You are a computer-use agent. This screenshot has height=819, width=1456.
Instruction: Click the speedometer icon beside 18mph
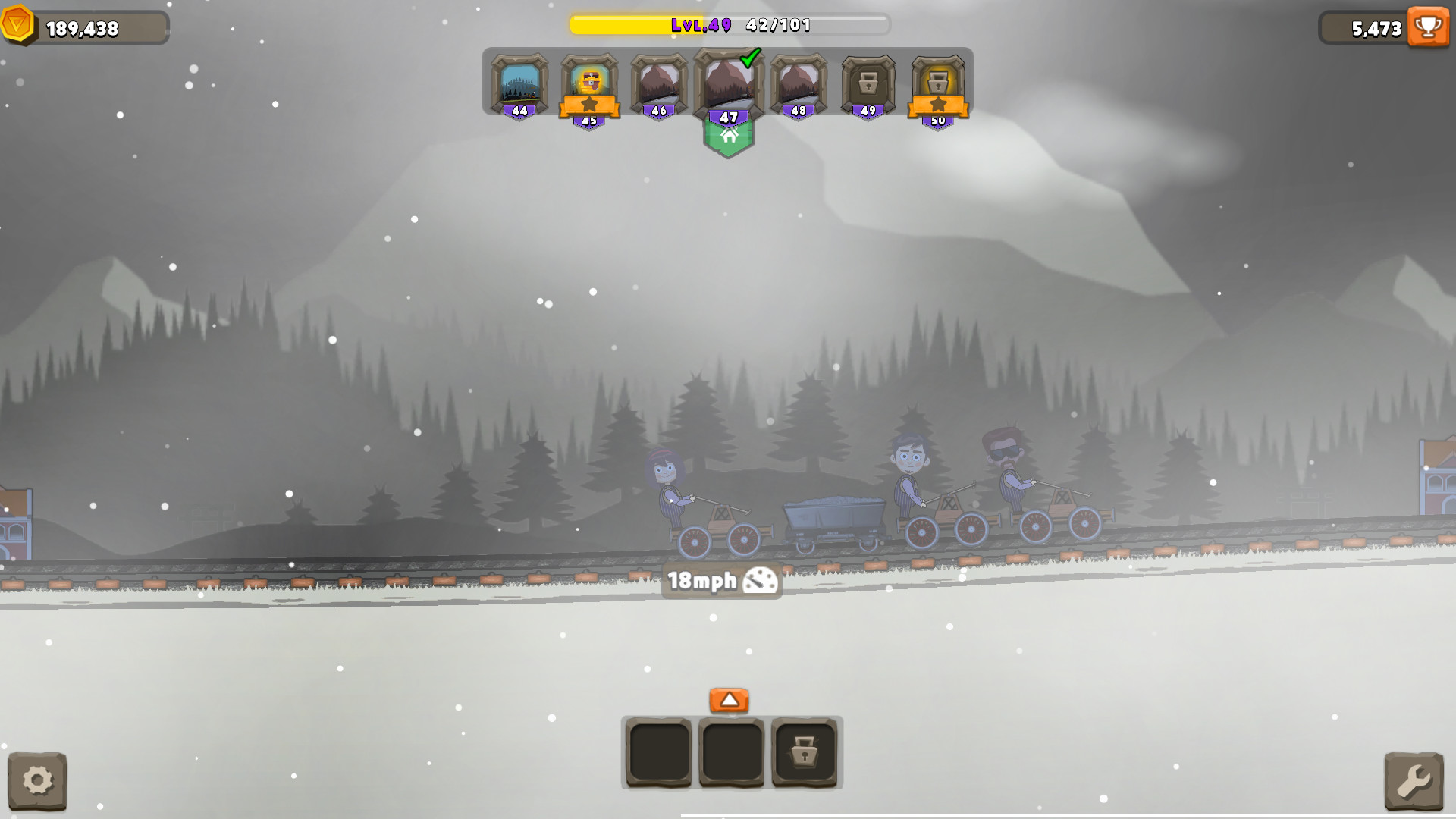click(x=758, y=581)
